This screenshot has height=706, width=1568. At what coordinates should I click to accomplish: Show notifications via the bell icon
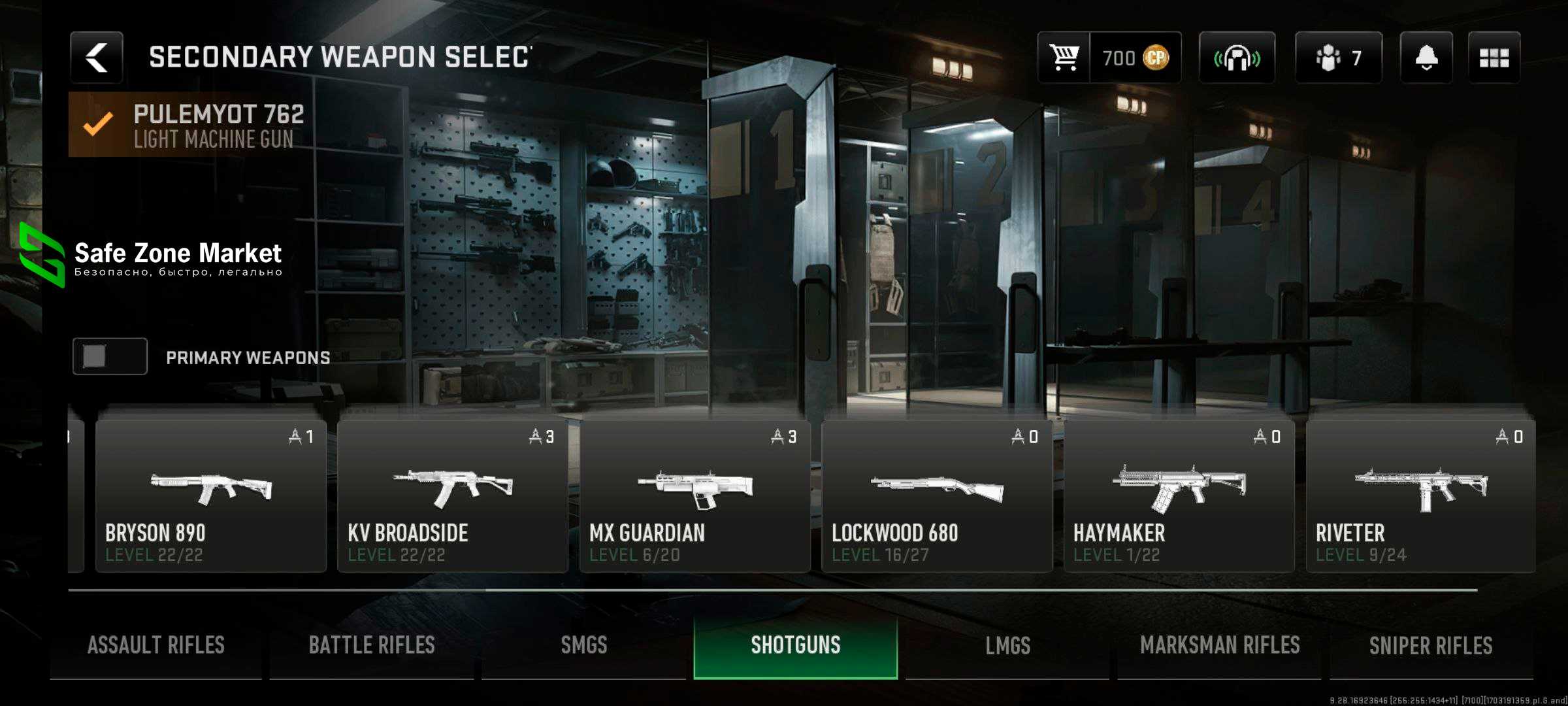pyautogui.click(x=1426, y=58)
